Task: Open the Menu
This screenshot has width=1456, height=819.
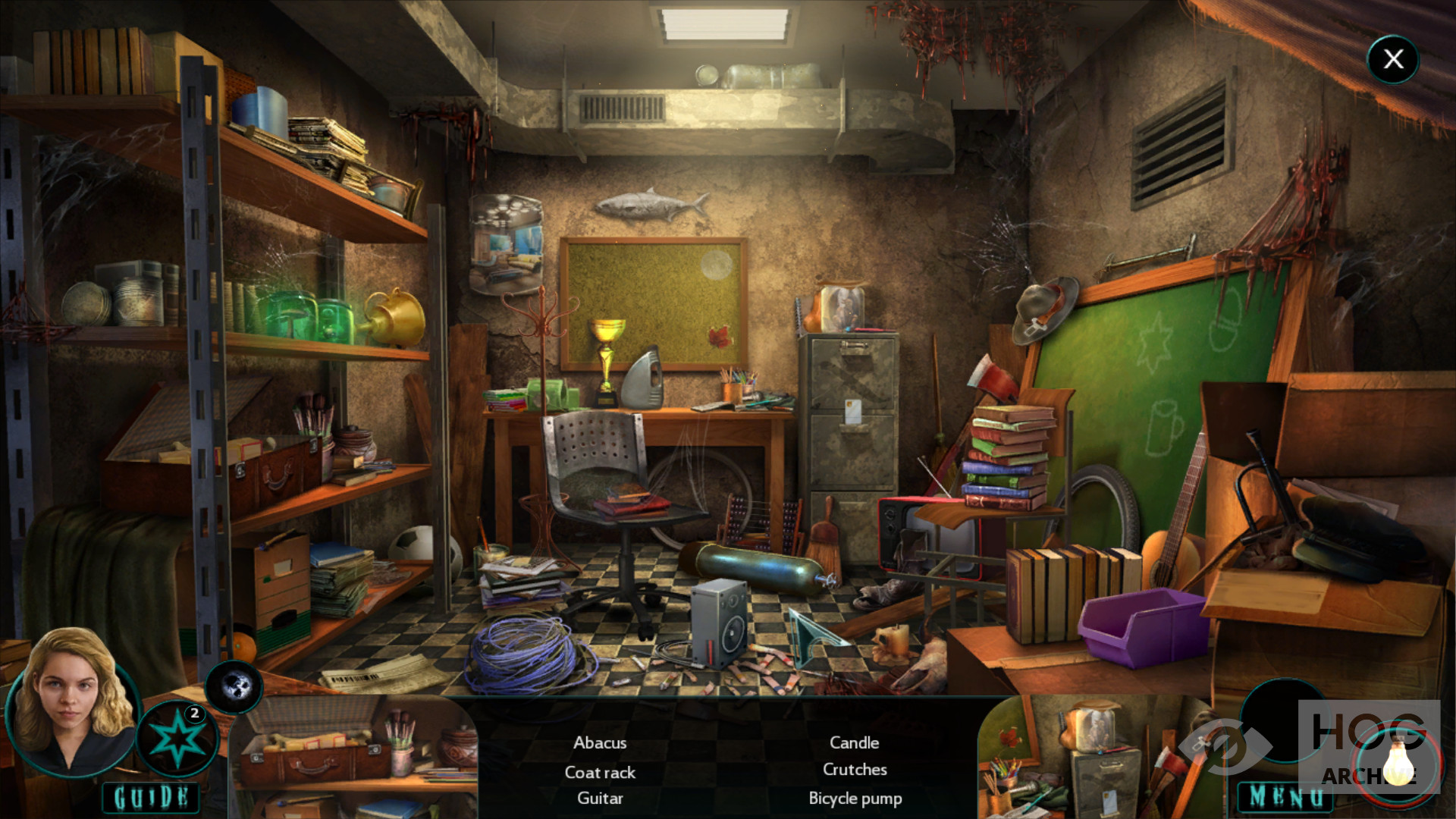Action: (x=1285, y=796)
